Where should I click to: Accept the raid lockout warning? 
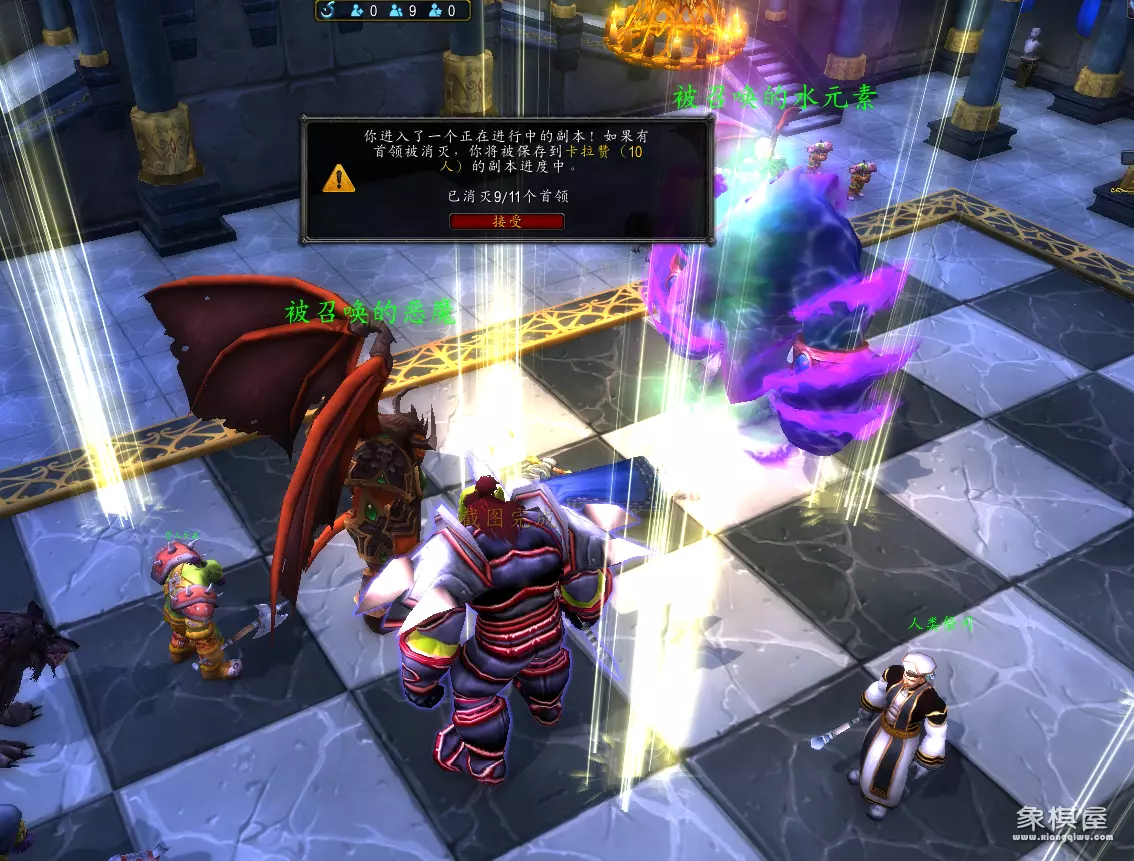pos(507,221)
